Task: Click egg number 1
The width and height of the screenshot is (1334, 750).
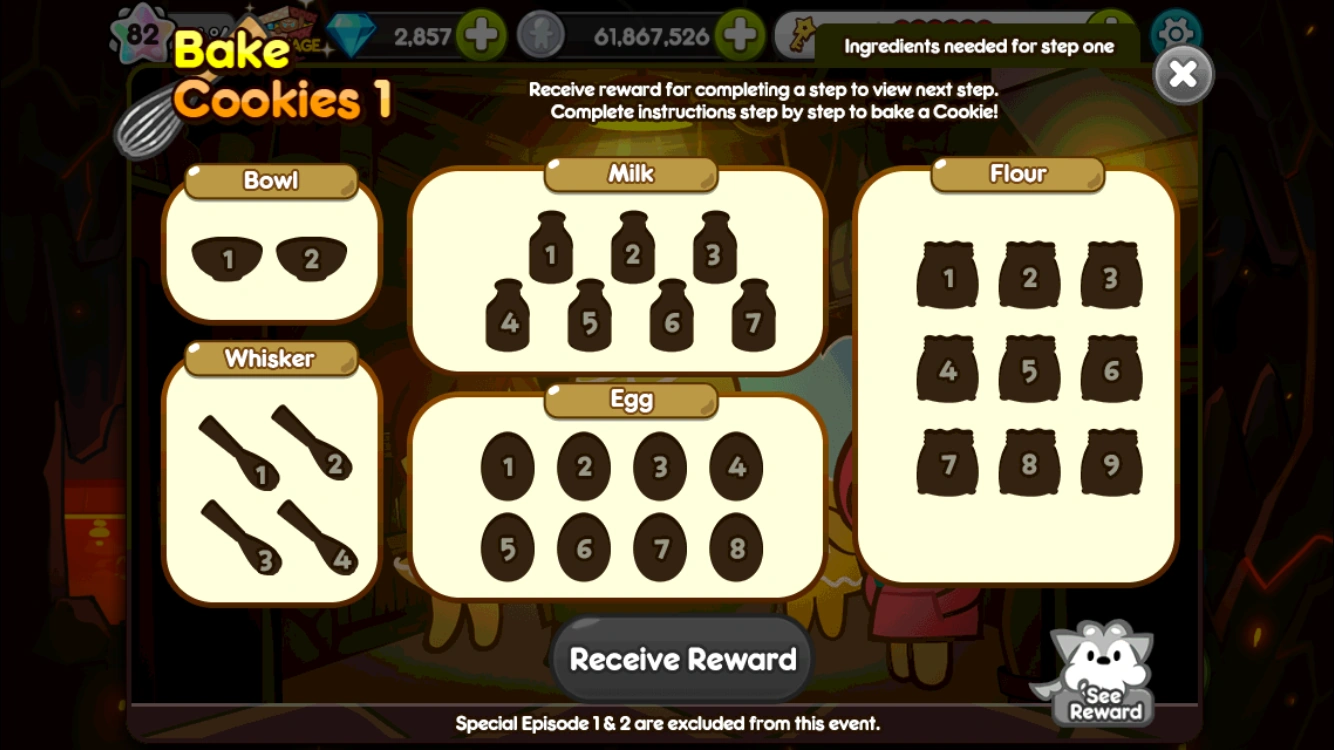Action: coord(508,466)
